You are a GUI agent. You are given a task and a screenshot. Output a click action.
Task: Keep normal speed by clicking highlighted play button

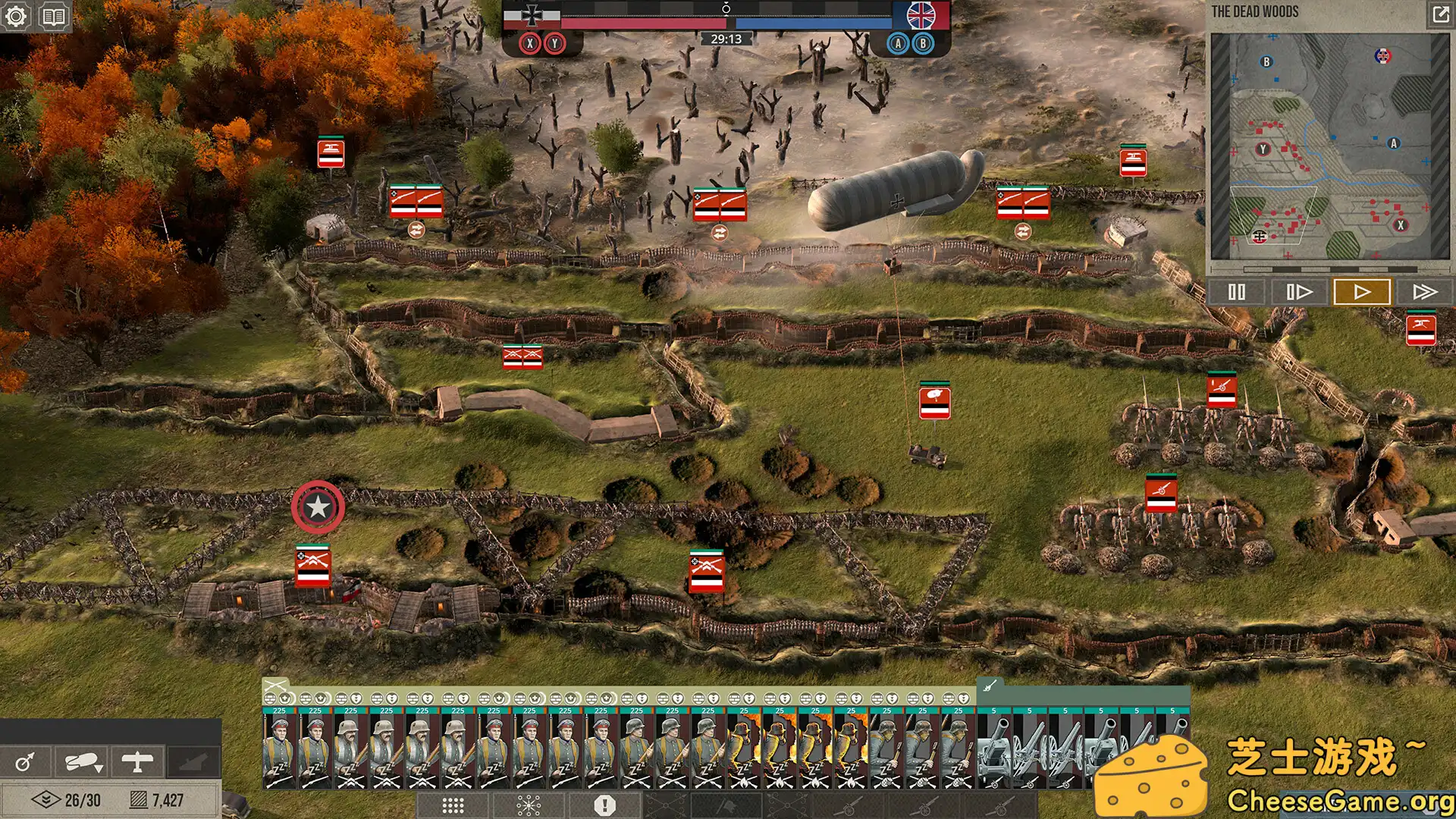click(1360, 290)
